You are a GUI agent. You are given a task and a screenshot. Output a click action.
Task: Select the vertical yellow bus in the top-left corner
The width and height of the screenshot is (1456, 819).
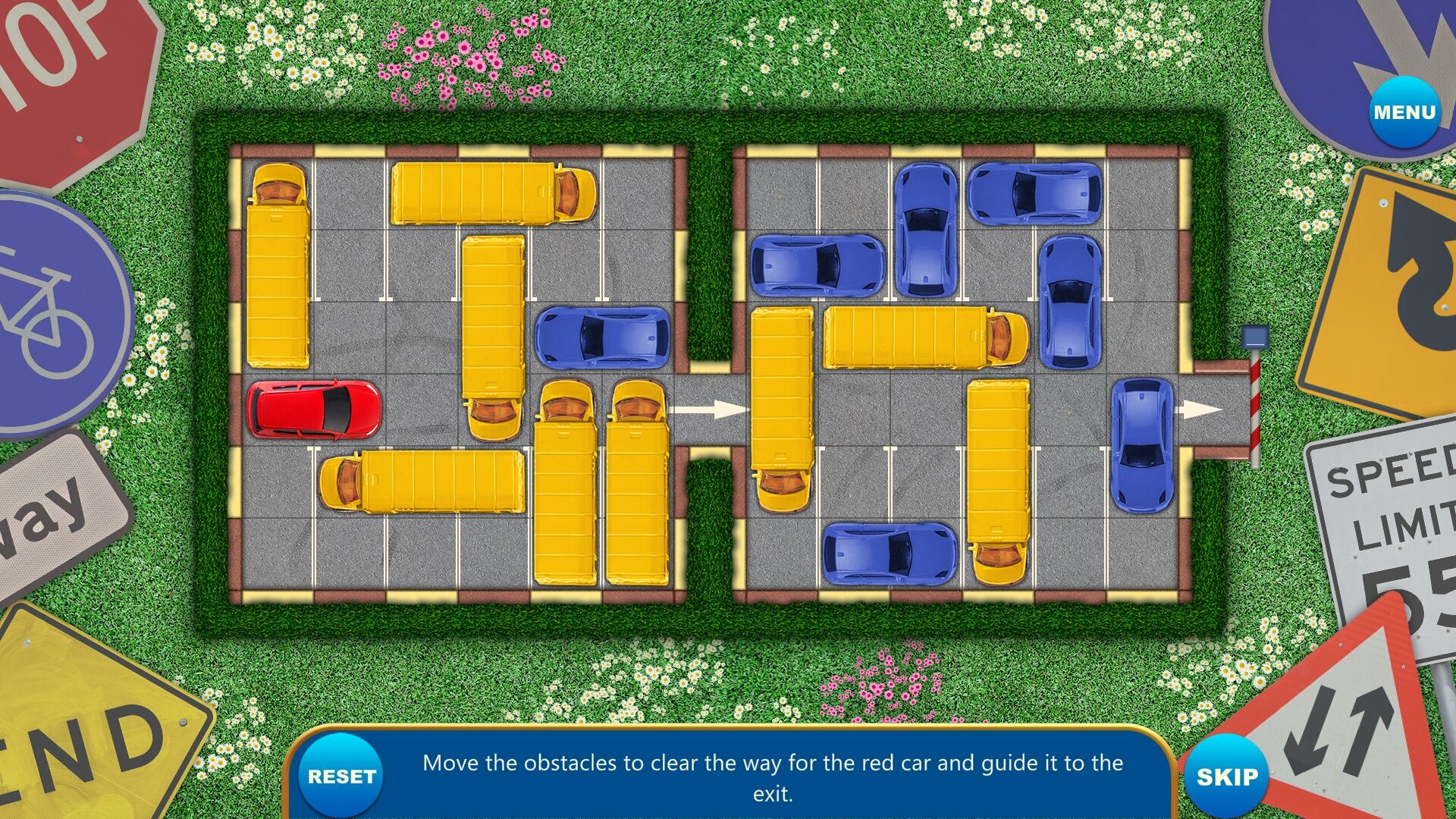[277, 265]
